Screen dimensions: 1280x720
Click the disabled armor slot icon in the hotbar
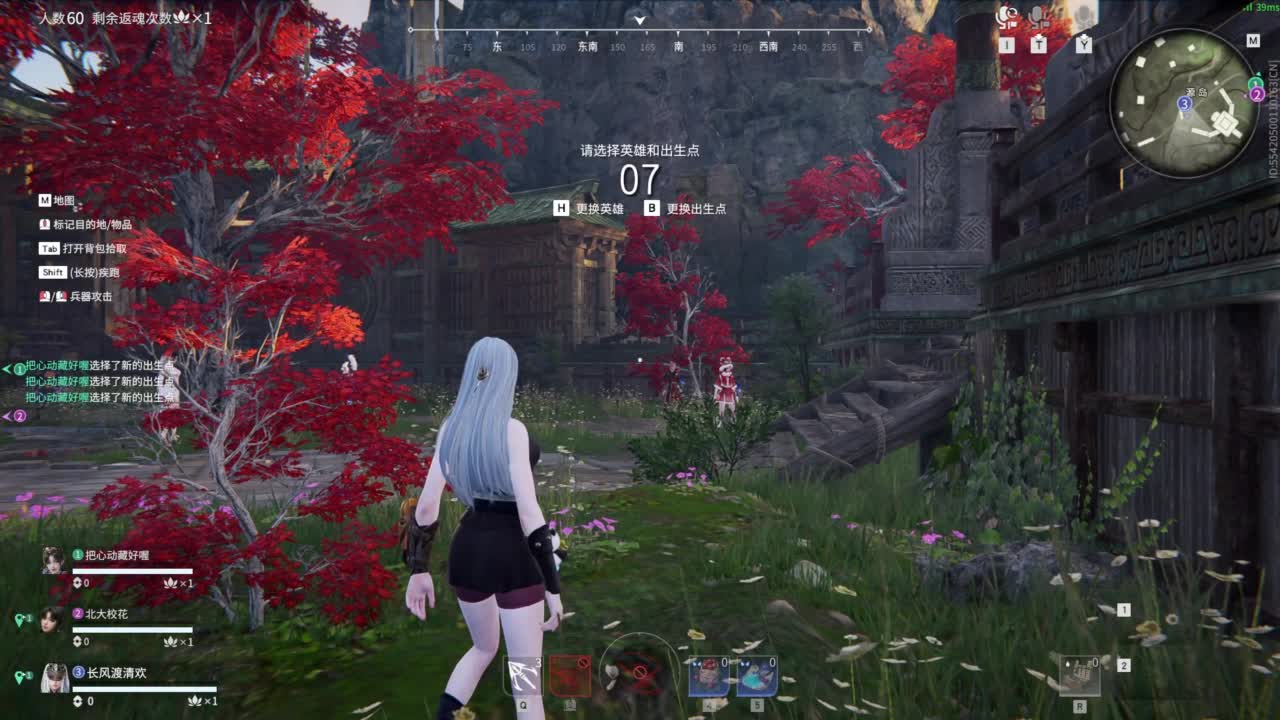pyautogui.click(x=640, y=672)
